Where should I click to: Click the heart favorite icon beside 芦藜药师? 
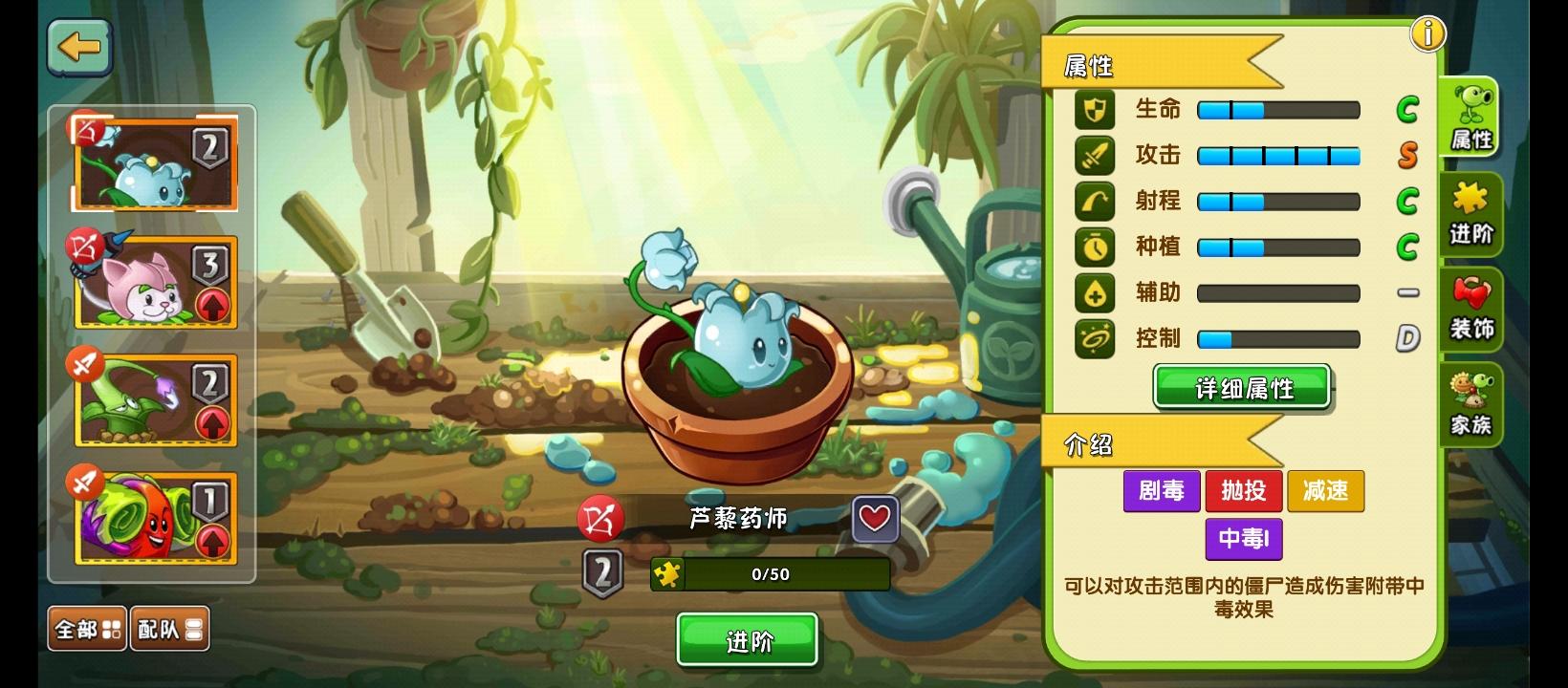(874, 519)
